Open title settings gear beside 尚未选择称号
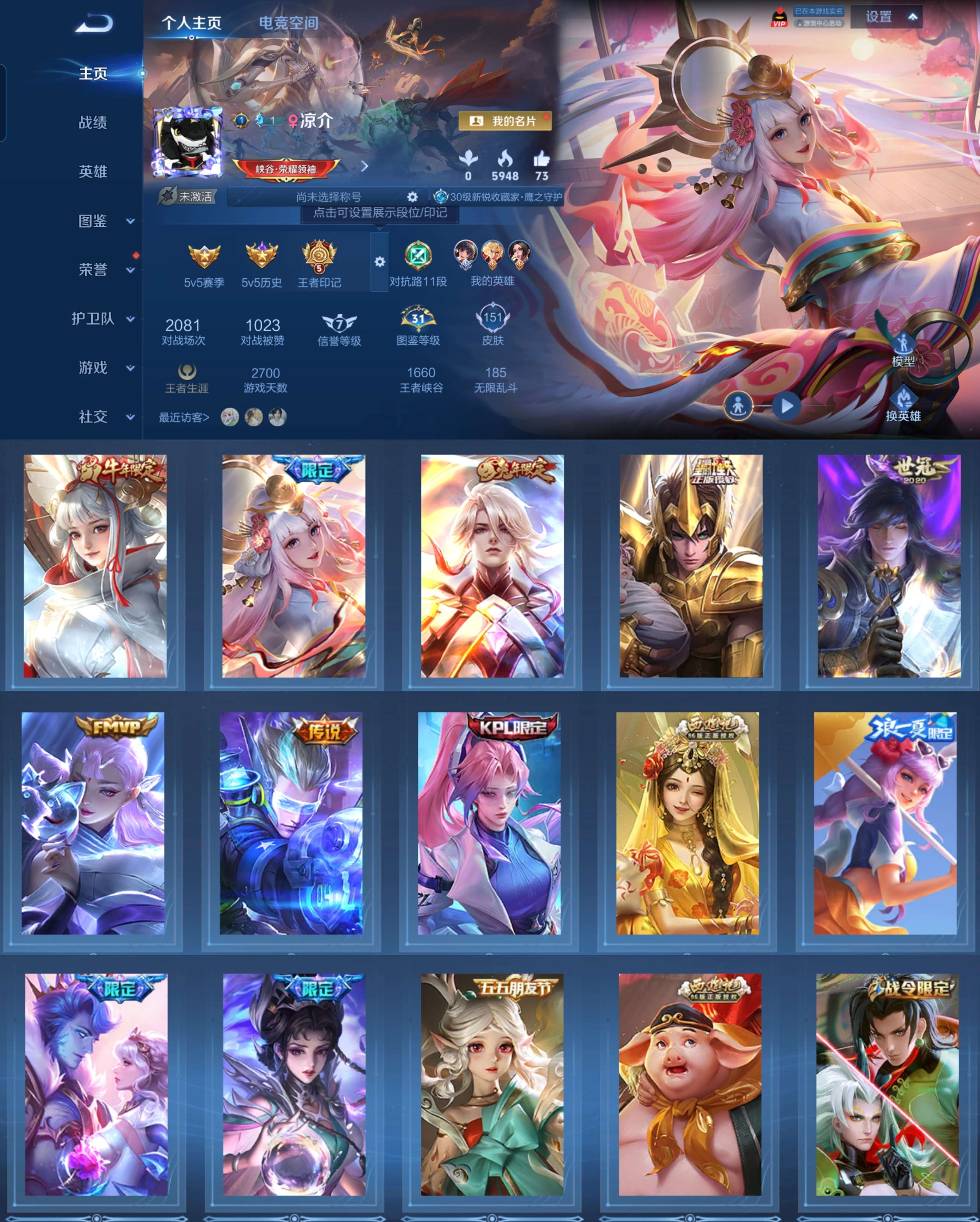The height and width of the screenshot is (1222, 980). pyautogui.click(x=412, y=196)
